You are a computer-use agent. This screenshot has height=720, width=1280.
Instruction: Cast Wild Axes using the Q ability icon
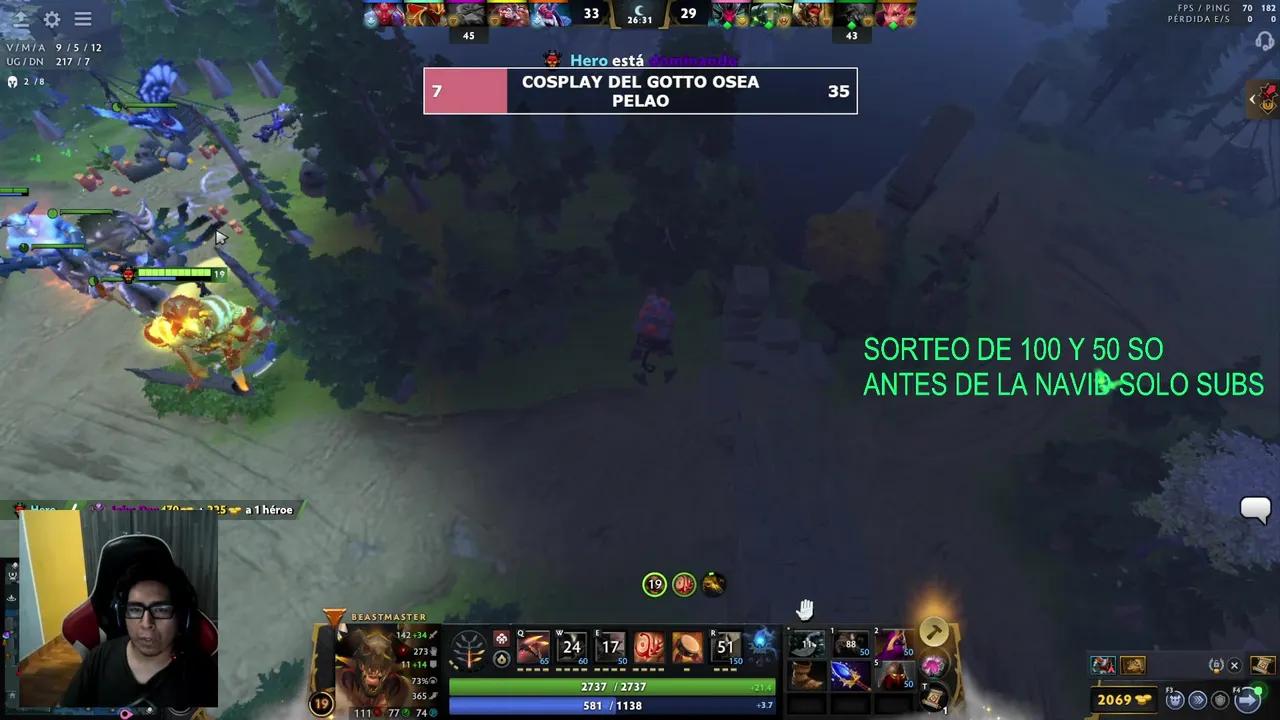tap(533, 647)
